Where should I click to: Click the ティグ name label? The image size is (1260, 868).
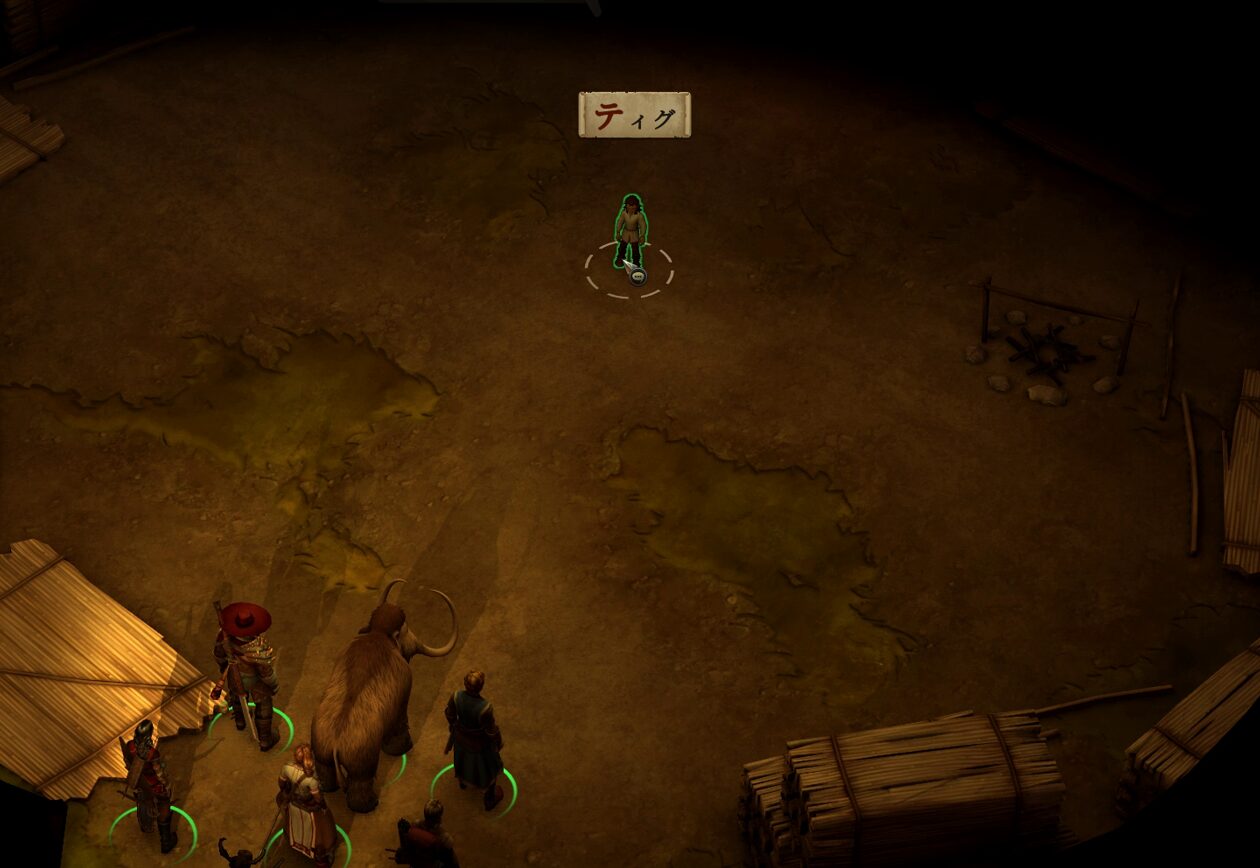[x=634, y=115]
